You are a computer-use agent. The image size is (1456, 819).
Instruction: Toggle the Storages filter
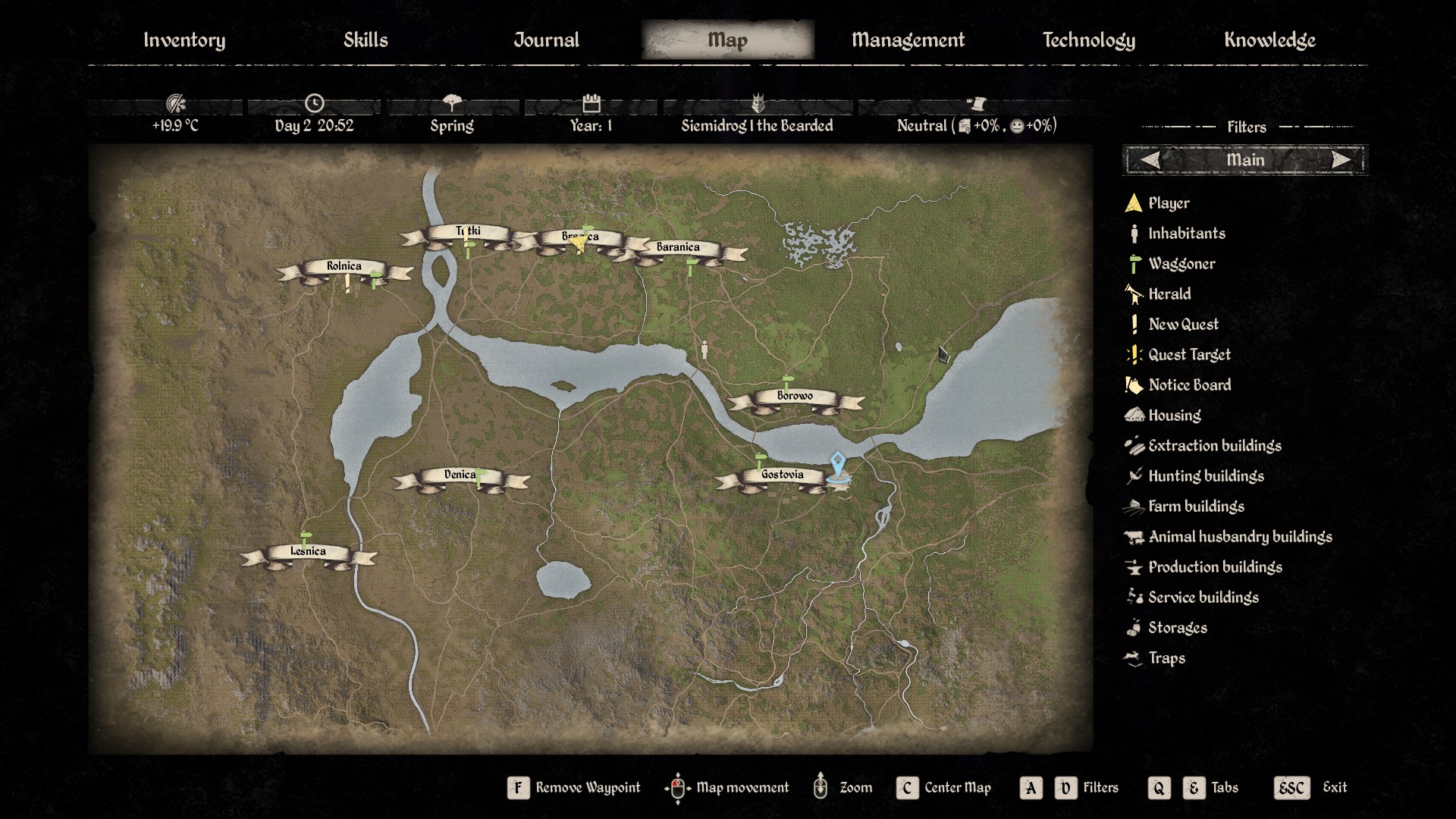[x=1177, y=628]
